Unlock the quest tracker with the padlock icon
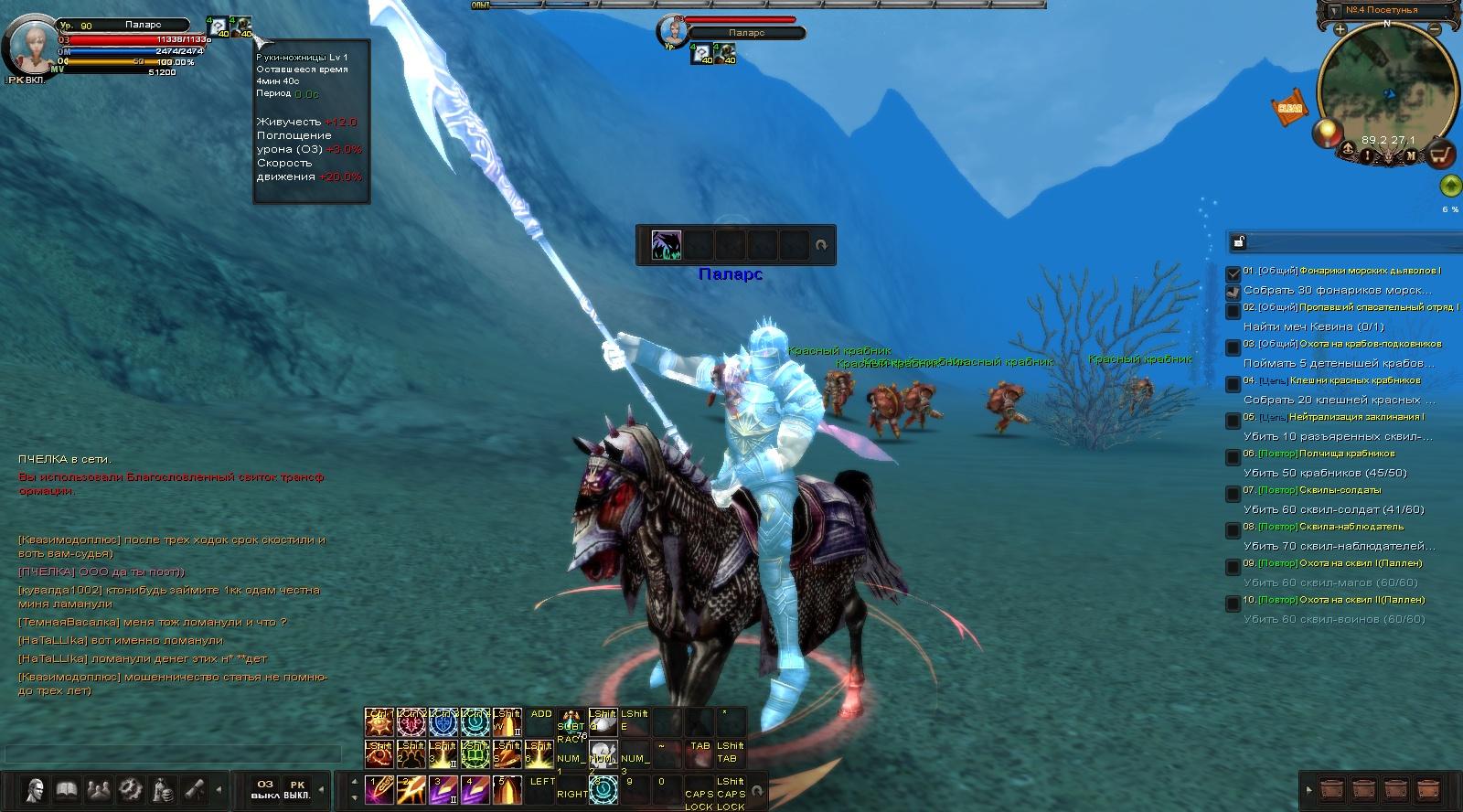Image resolution: width=1463 pixels, height=812 pixels. (x=1239, y=242)
